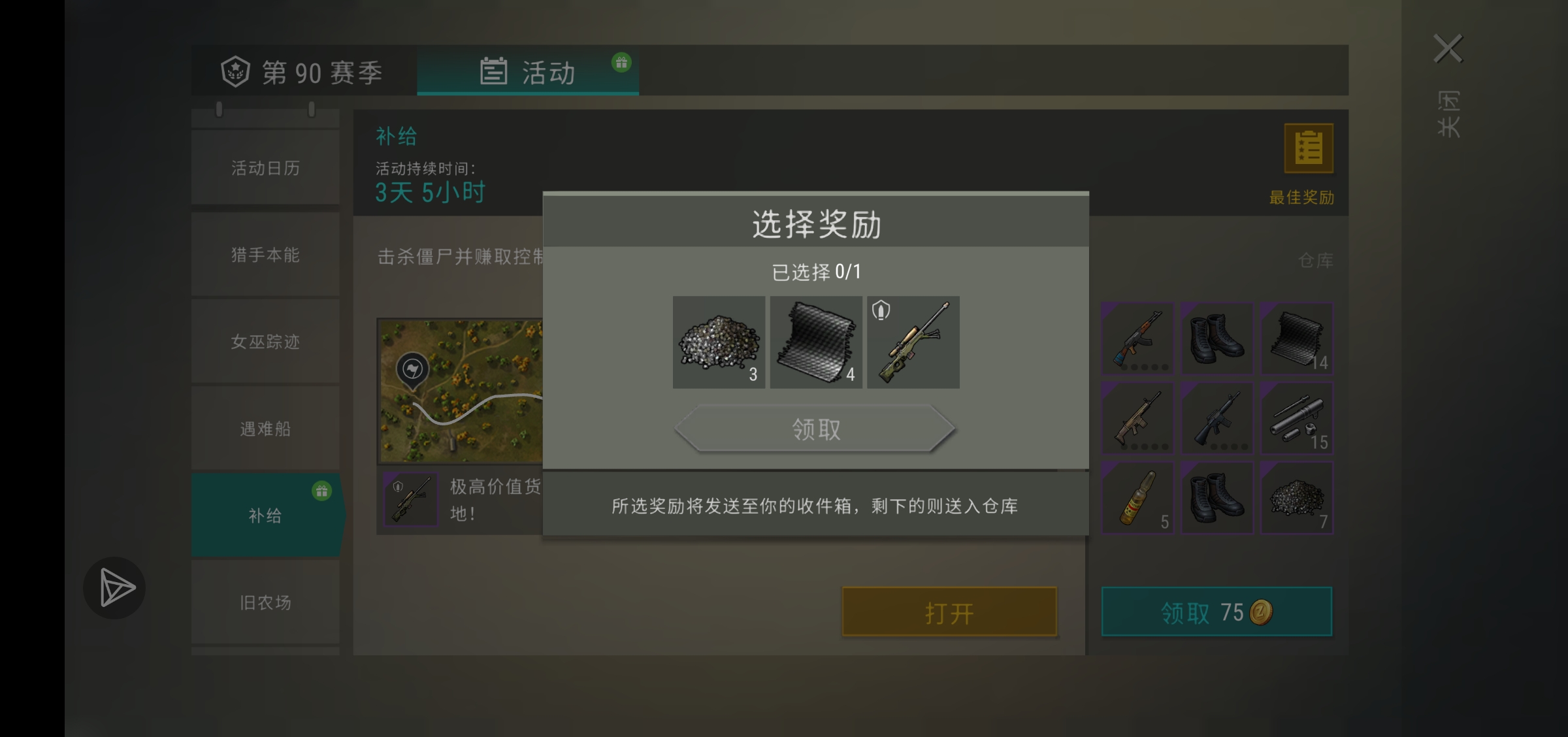Viewport: 1568px width, 737px height.
Task: Select the thick fabric reward in the dialog
Action: pyautogui.click(x=816, y=342)
